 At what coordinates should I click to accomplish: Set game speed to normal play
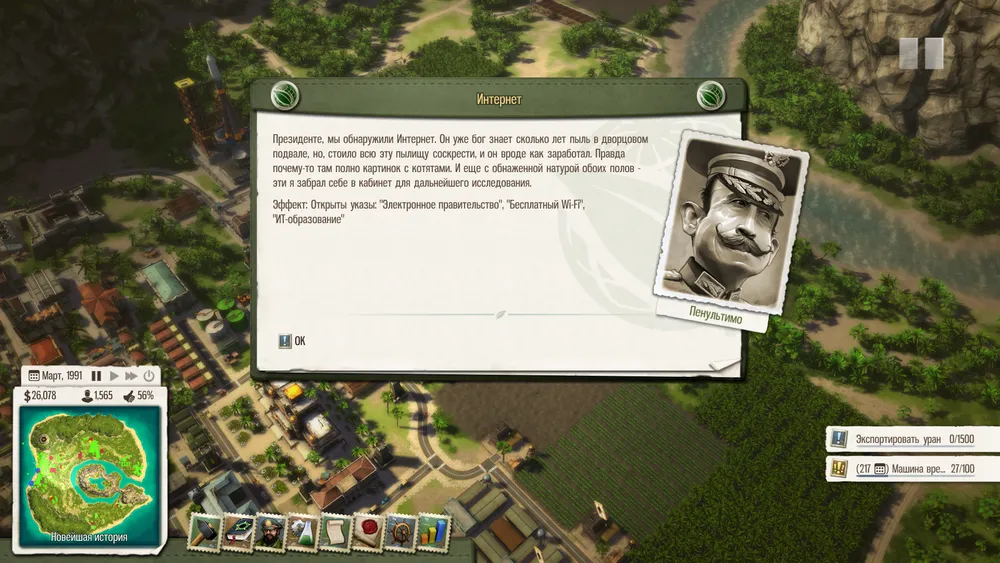tap(114, 376)
